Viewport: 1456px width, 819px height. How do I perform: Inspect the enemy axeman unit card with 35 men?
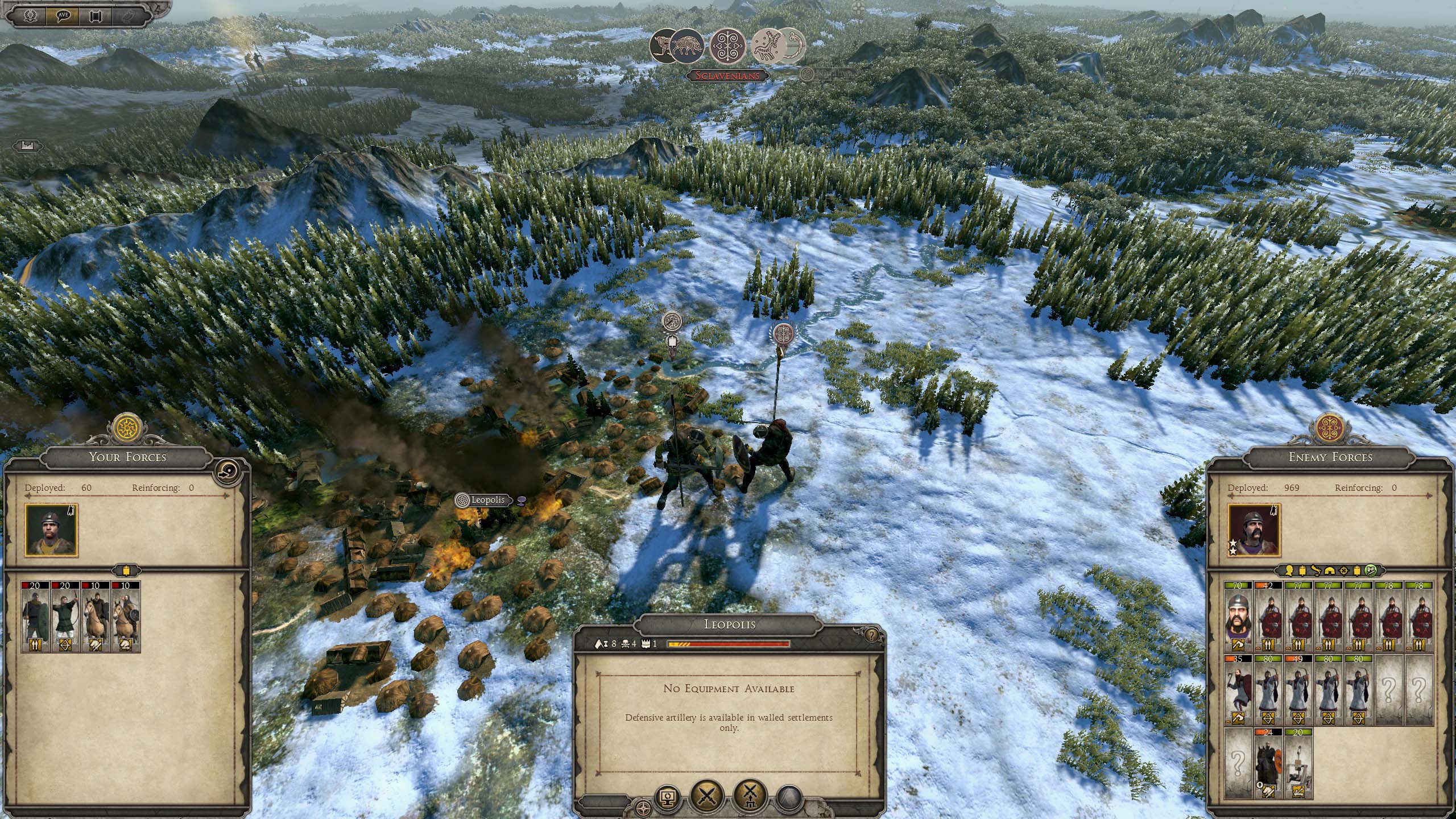(x=1239, y=690)
